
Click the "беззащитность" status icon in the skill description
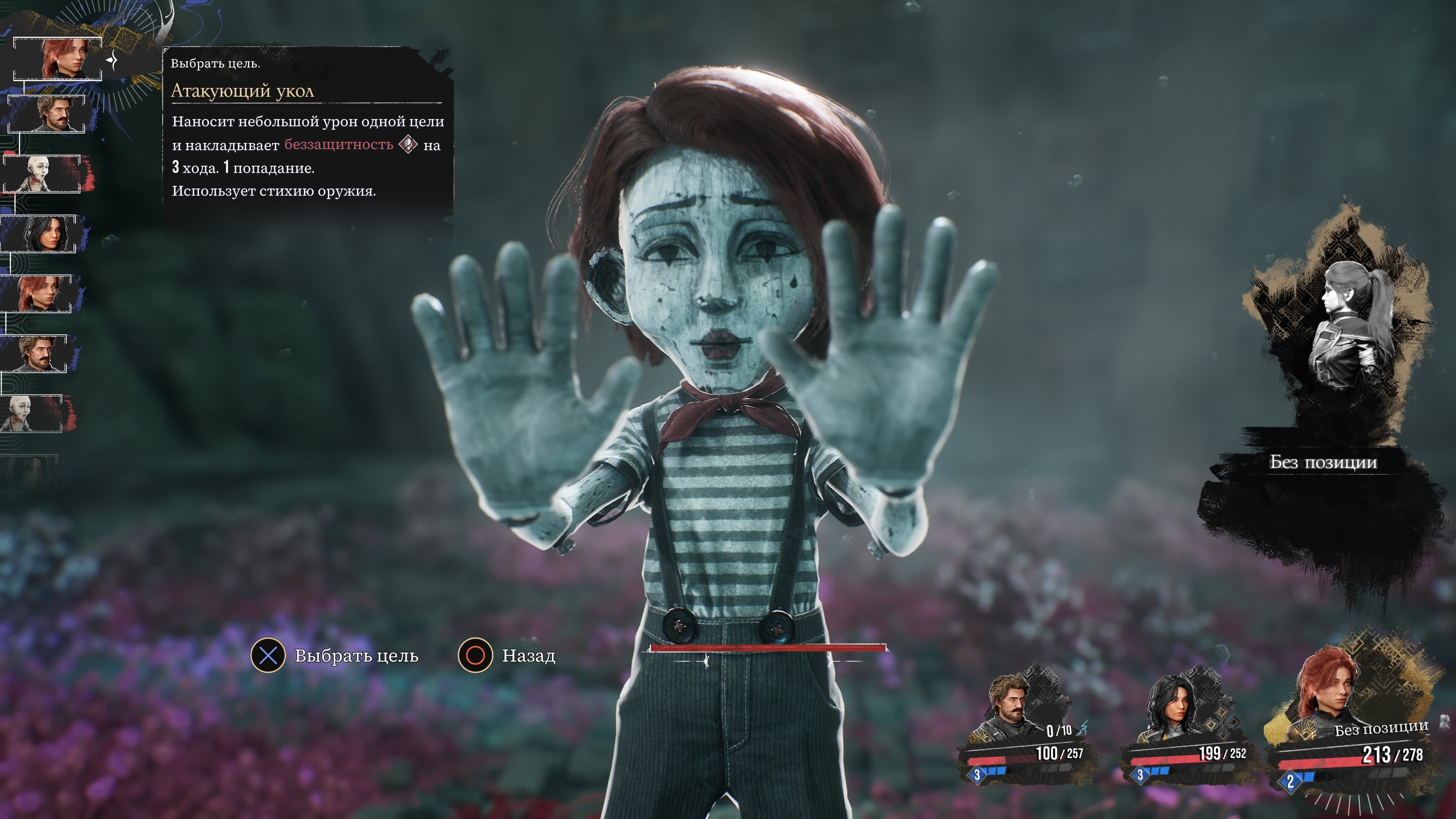408,145
